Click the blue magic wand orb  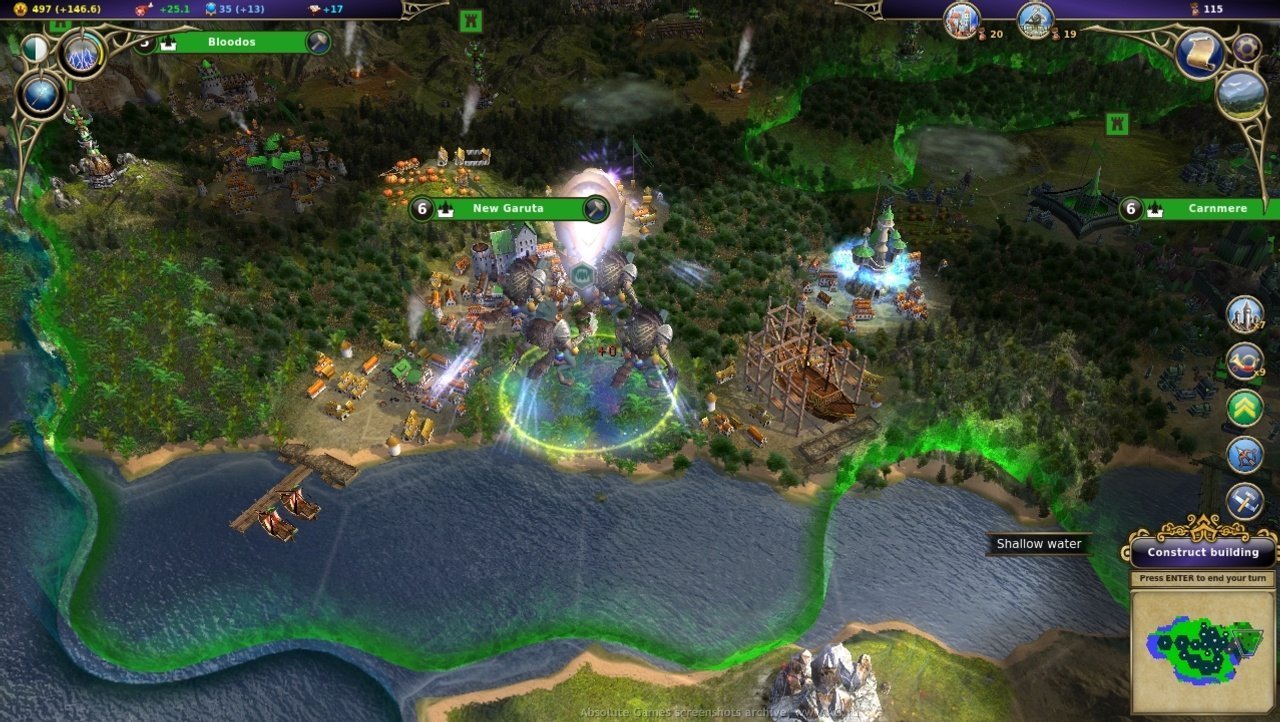[x=42, y=96]
